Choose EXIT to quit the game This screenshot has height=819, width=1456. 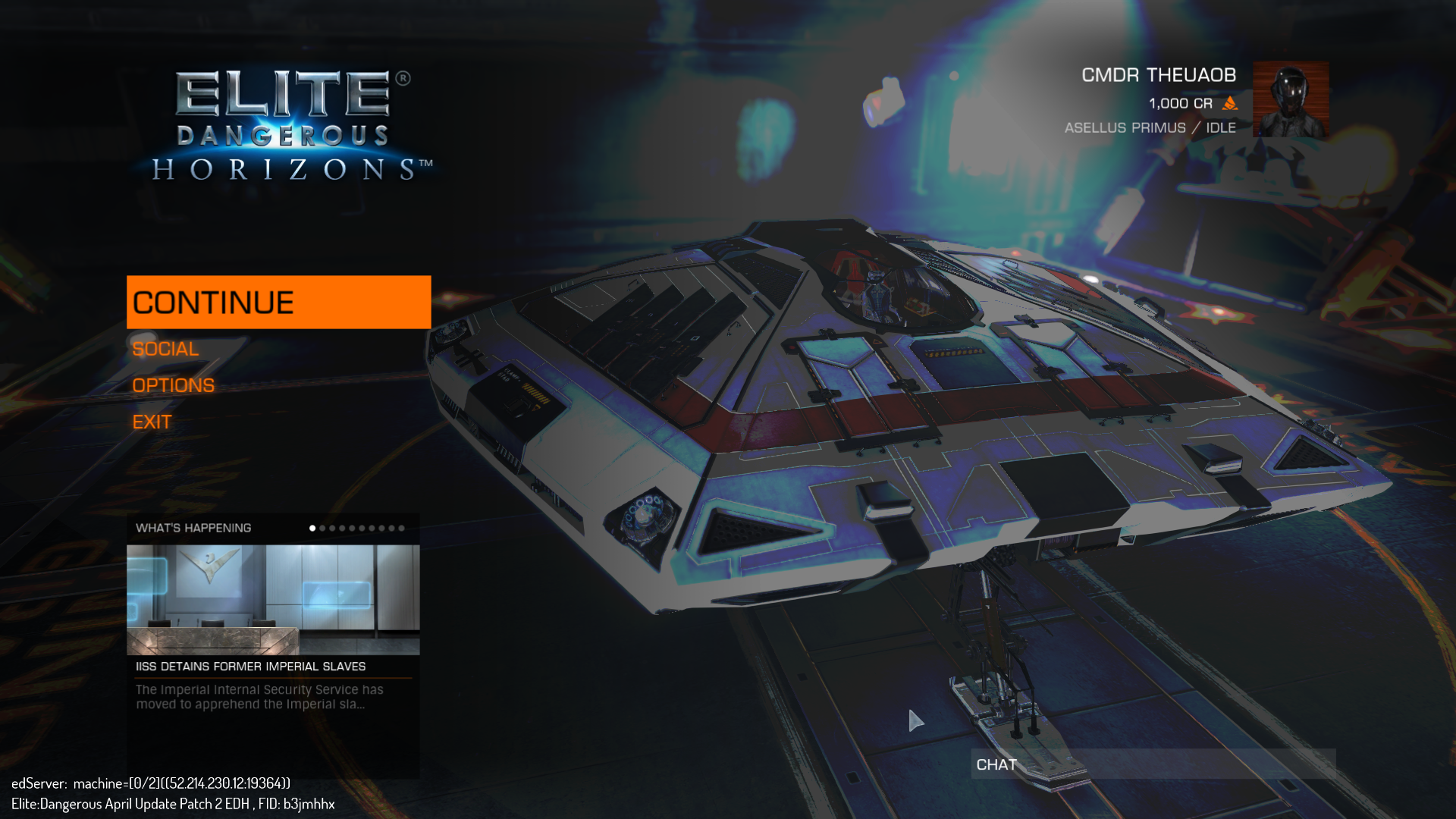(152, 422)
